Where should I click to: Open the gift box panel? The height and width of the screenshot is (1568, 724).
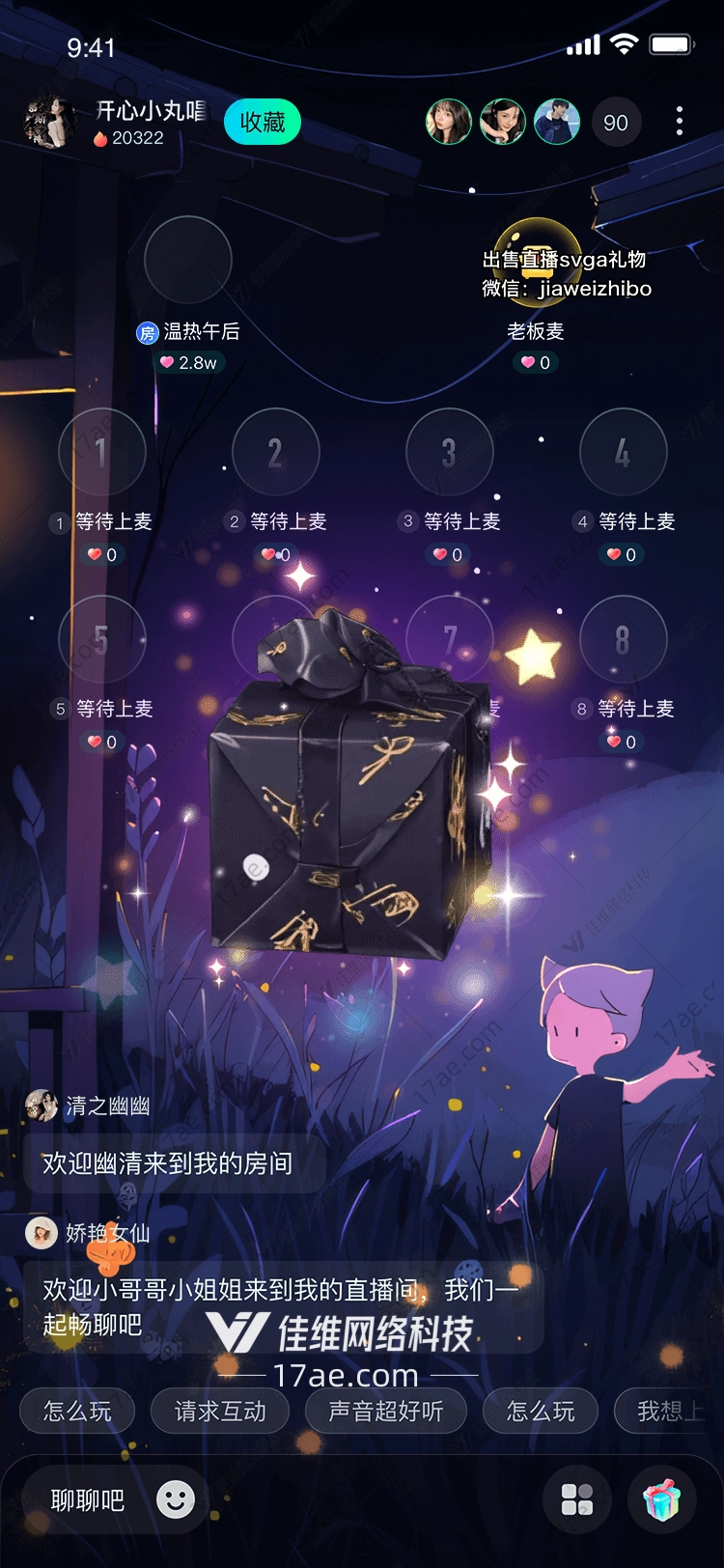click(x=662, y=1499)
